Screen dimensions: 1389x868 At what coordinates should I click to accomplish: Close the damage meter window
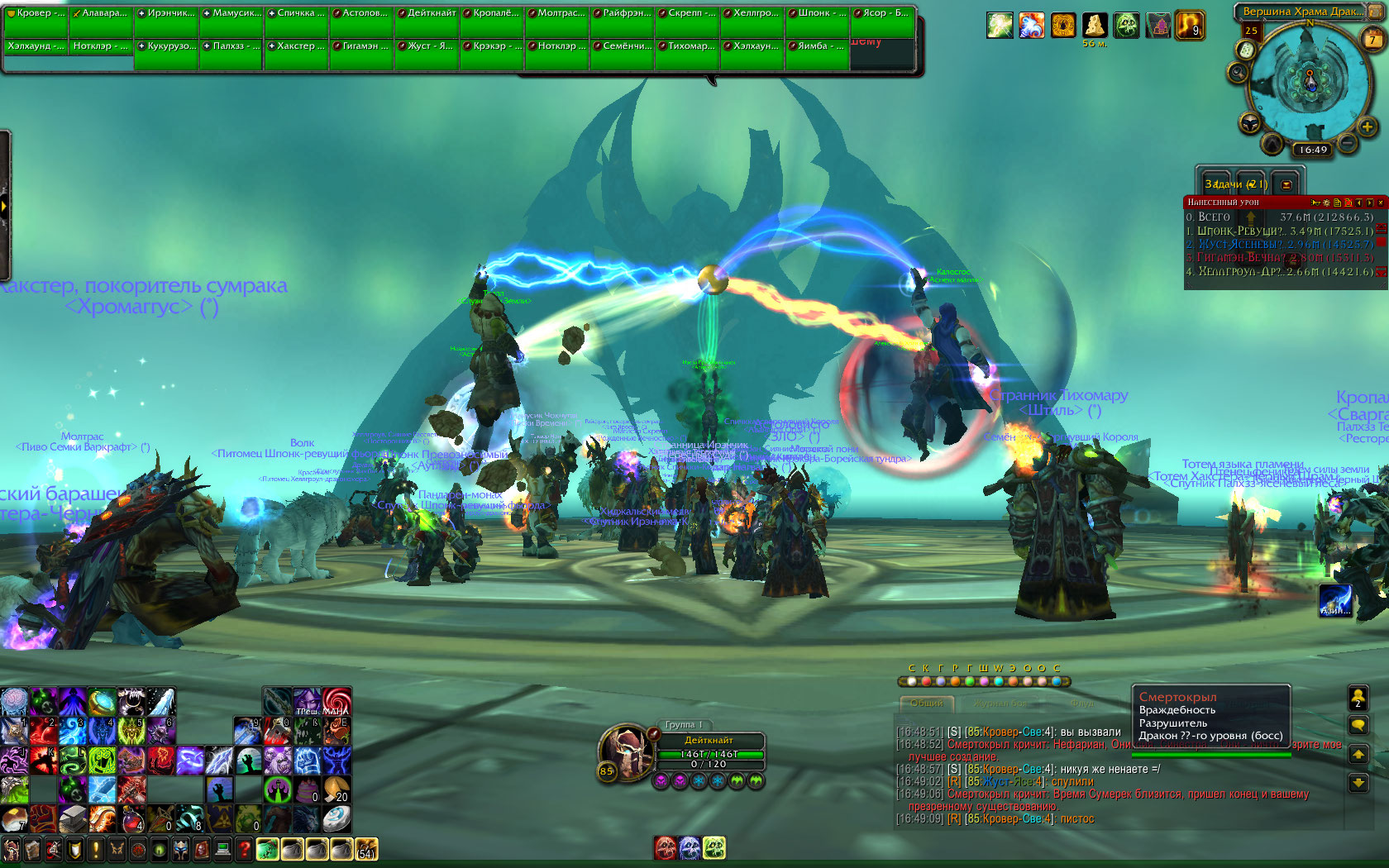point(1380,203)
